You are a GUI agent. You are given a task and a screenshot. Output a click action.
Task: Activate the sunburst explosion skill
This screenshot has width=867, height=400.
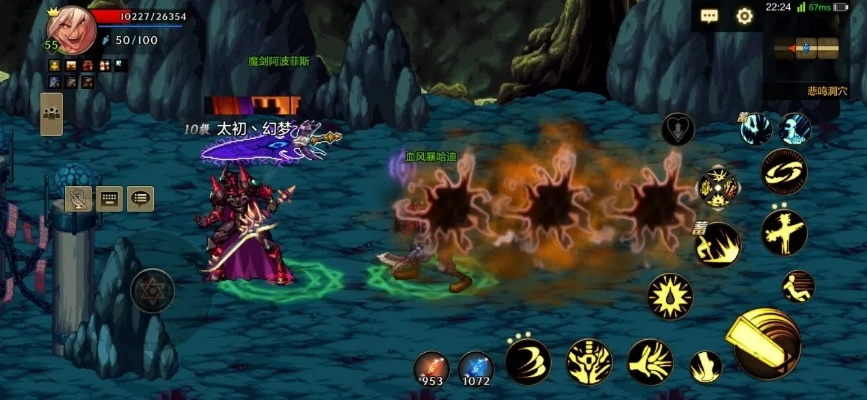click(x=668, y=296)
